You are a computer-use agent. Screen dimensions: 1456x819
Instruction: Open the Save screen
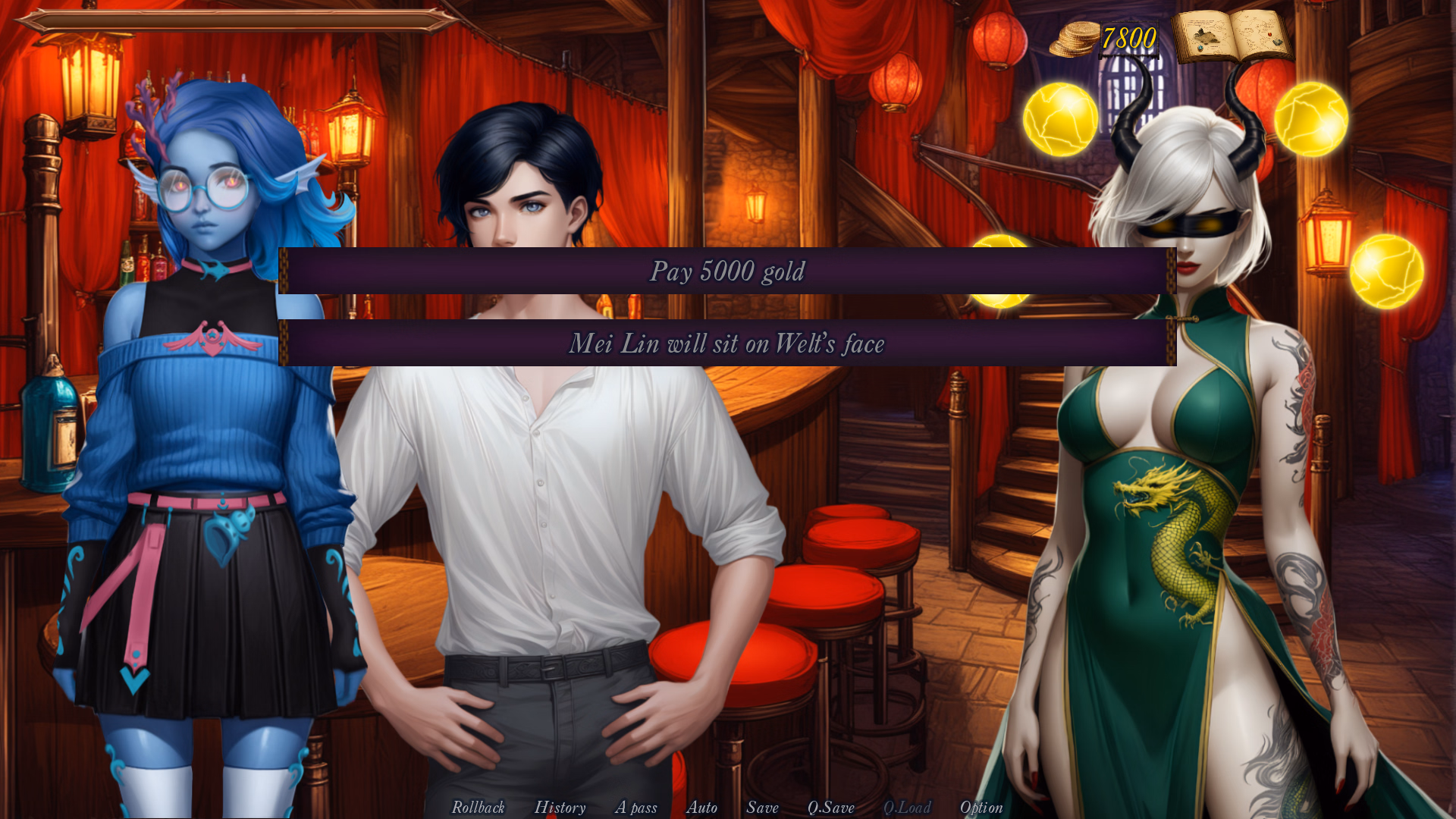coord(762,808)
